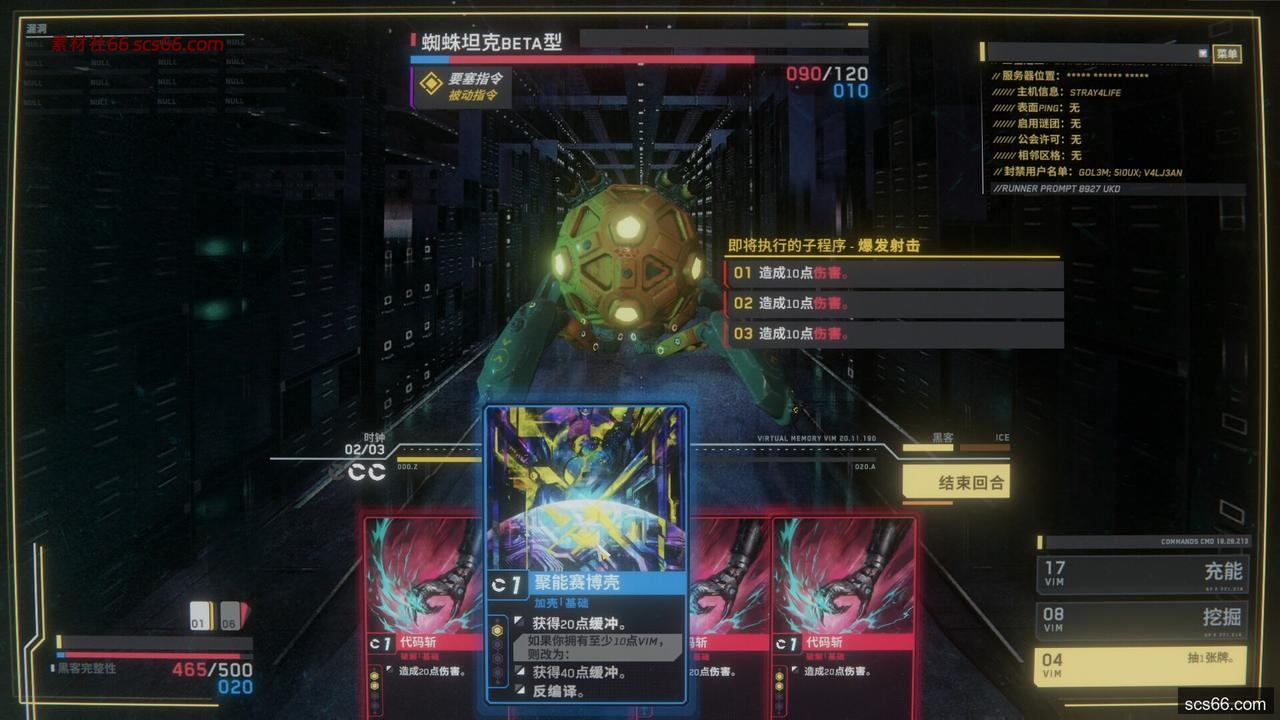The image size is (1280, 720).
Task: Switch to the ICE tab
Action: pyautogui.click(x=1000, y=438)
